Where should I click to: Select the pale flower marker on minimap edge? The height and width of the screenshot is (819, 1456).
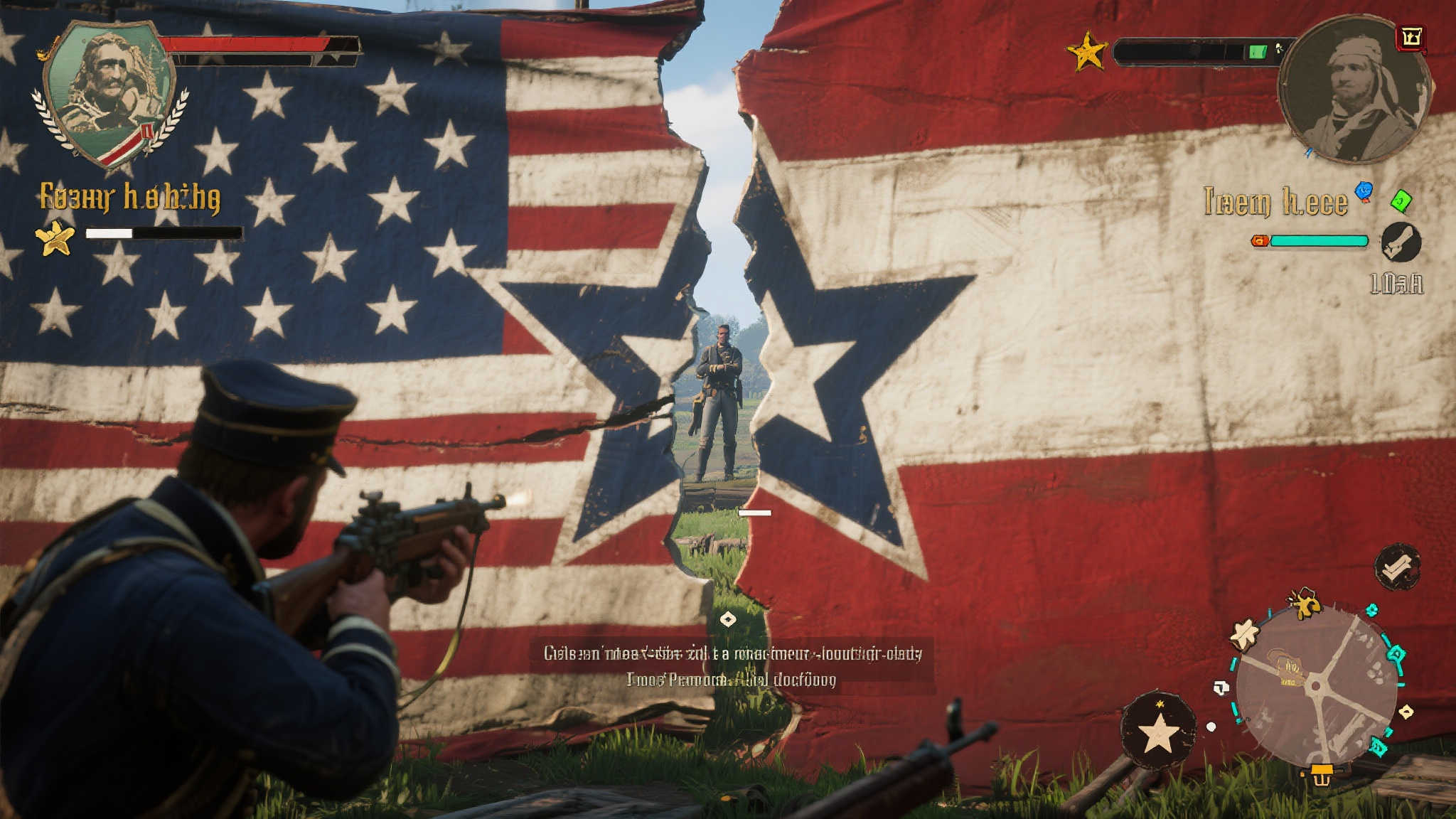[1245, 635]
